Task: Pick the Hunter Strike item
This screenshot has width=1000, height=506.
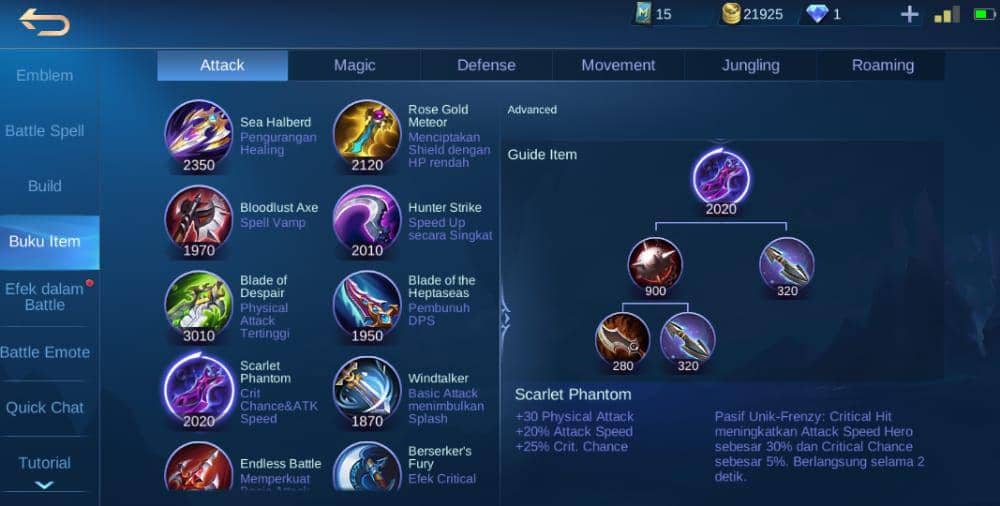Action: (366, 218)
